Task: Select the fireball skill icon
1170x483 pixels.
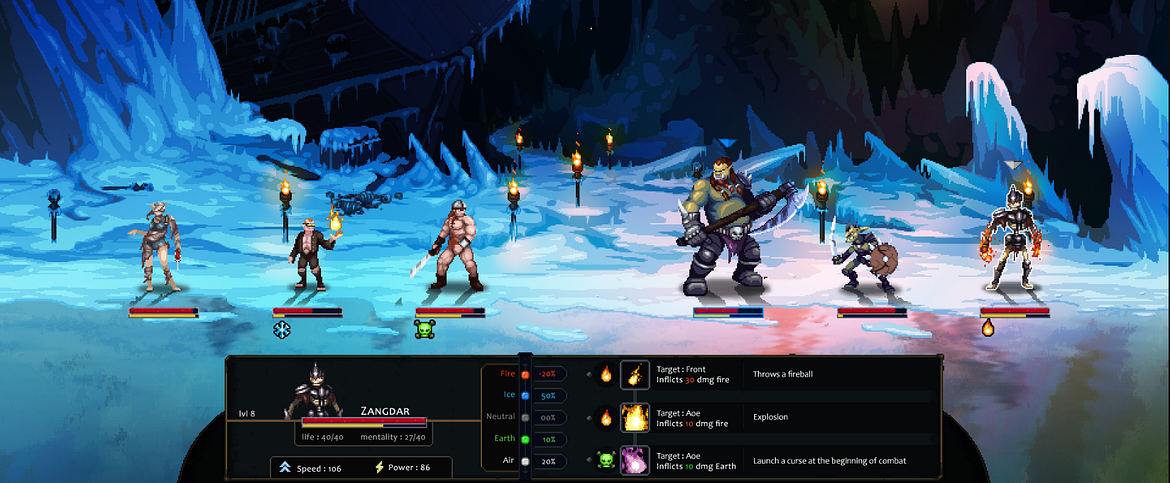Action: [x=635, y=375]
